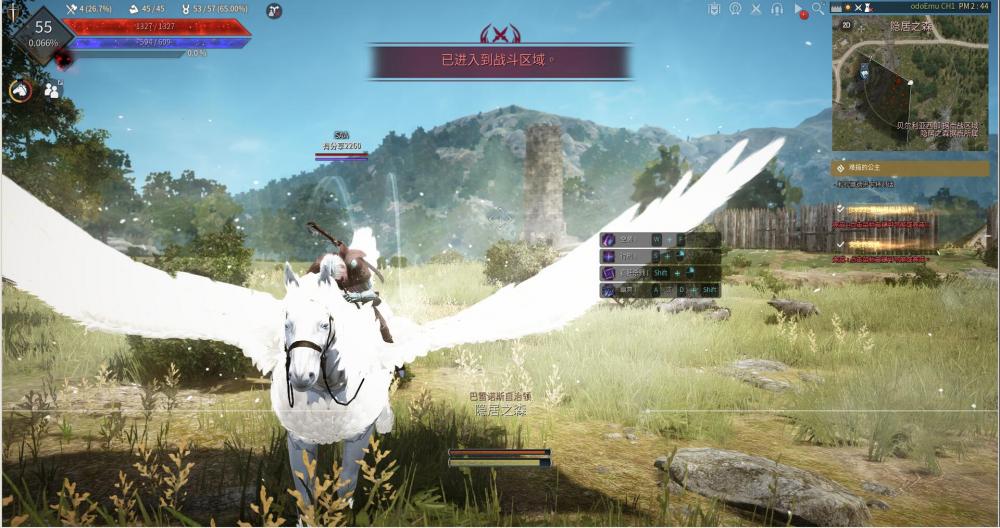Open the play arrow icon with red badge

click(x=799, y=10)
